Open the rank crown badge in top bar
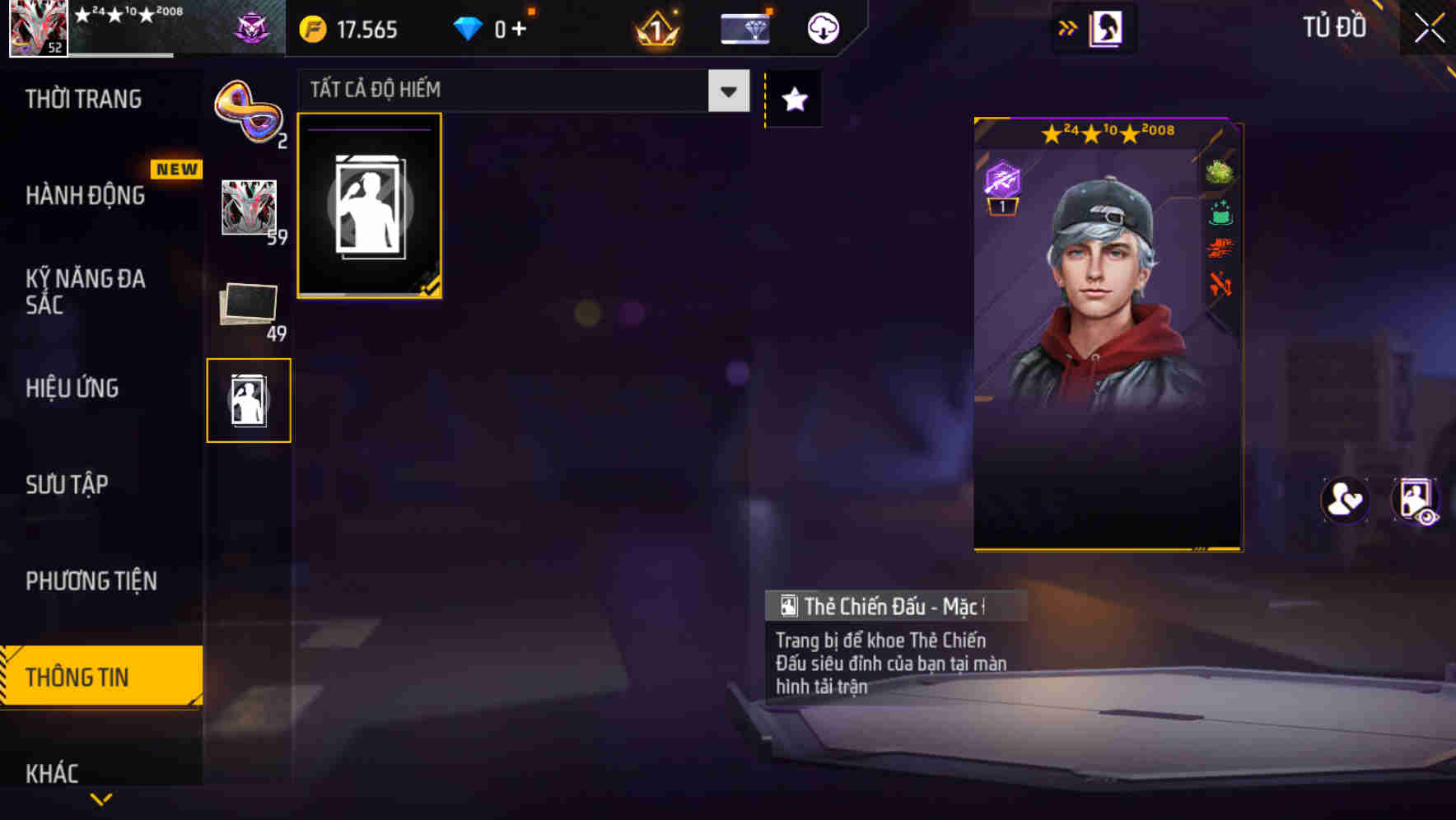This screenshot has width=1456, height=820. coord(656,27)
